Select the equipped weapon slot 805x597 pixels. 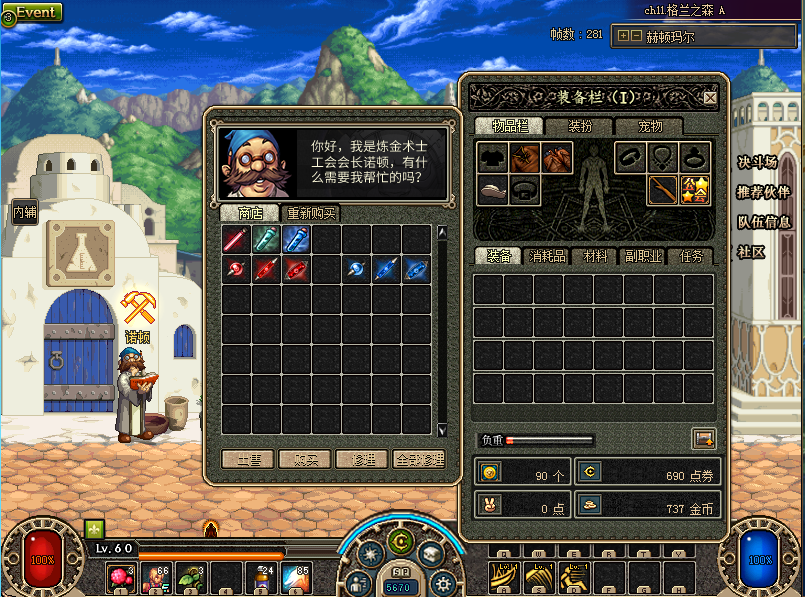[663, 189]
